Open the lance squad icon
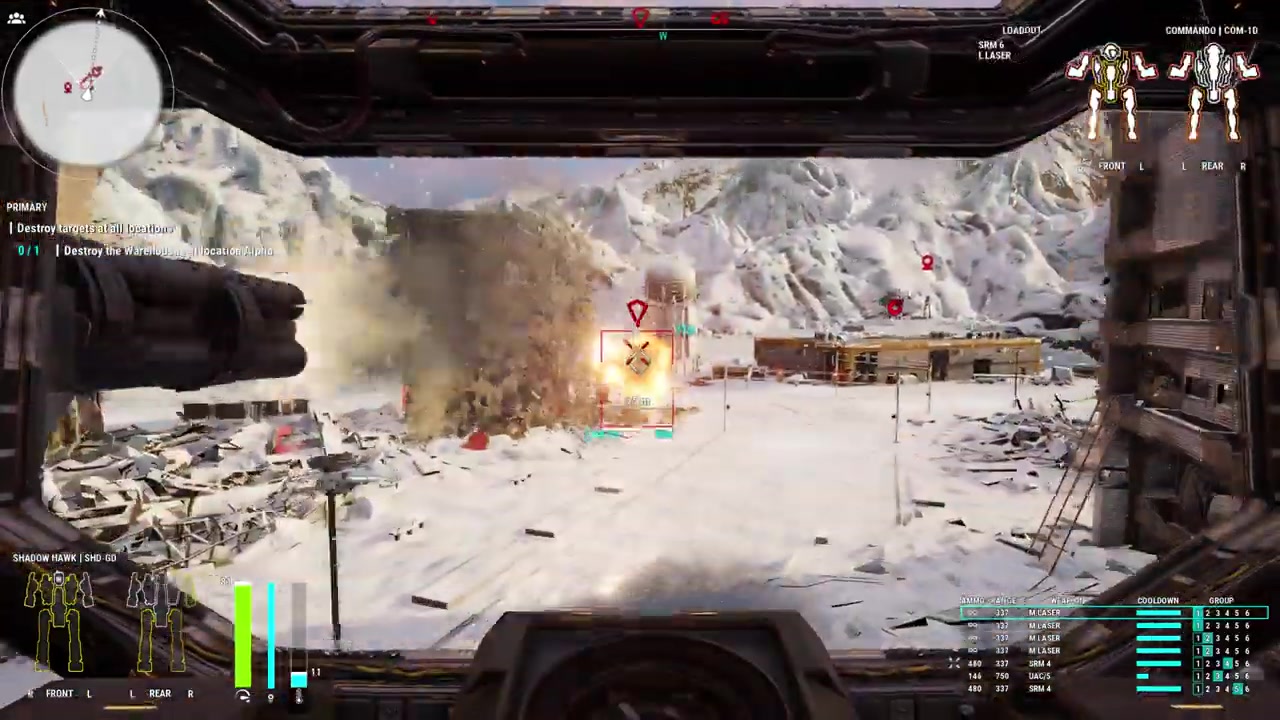The height and width of the screenshot is (720, 1280). point(16,18)
